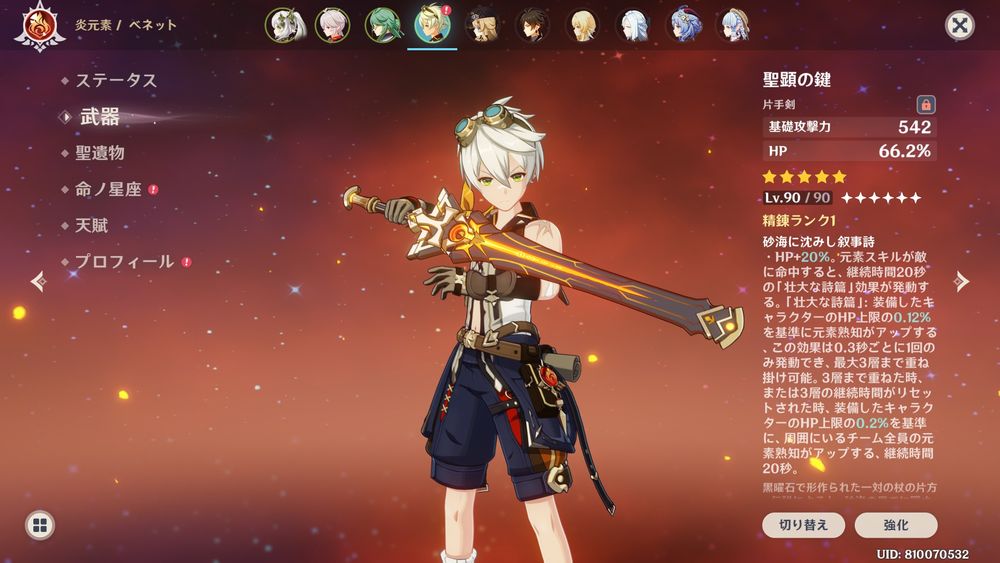Select the 武器 menu entry
This screenshot has width=1000, height=563.
coord(100,117)
